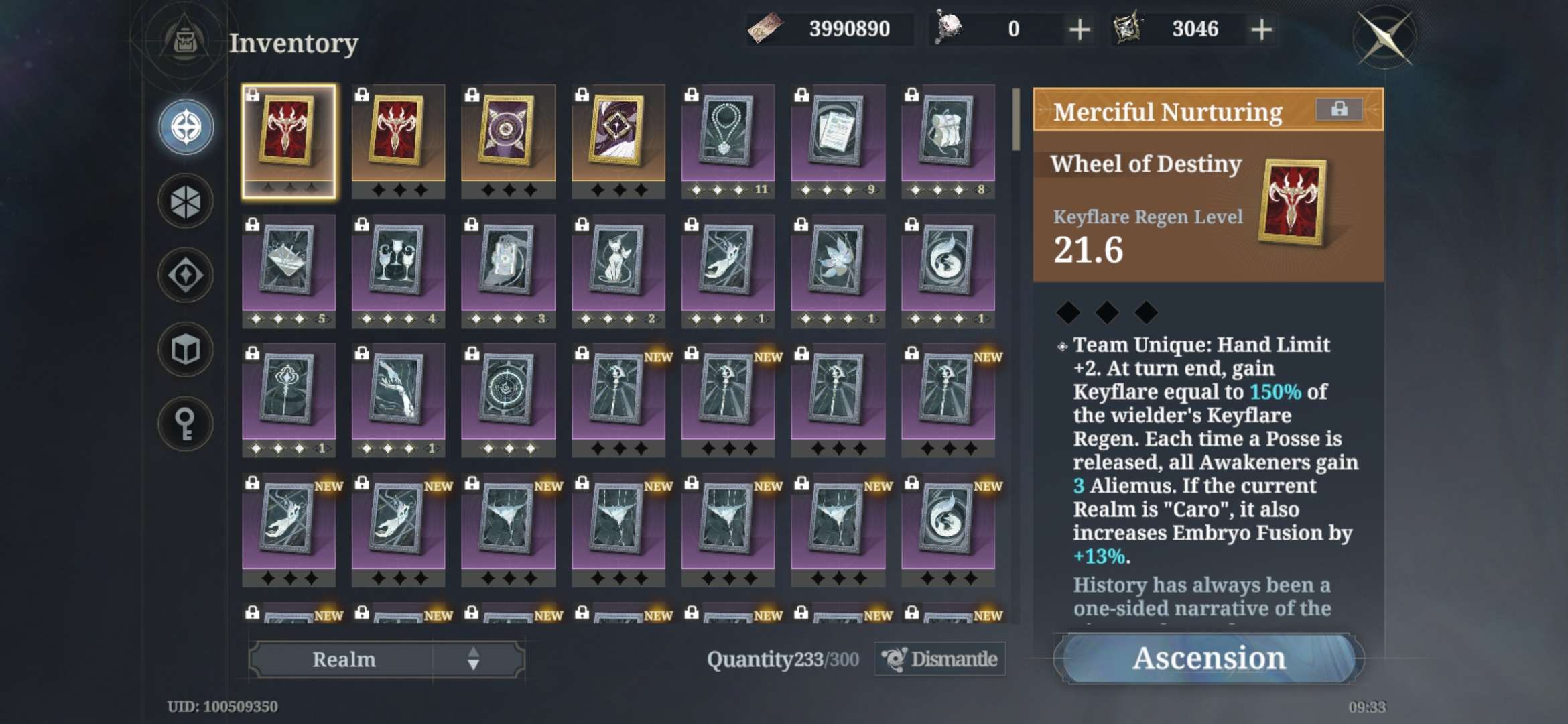Select the rolled scroll item slot

coord(948,133)
